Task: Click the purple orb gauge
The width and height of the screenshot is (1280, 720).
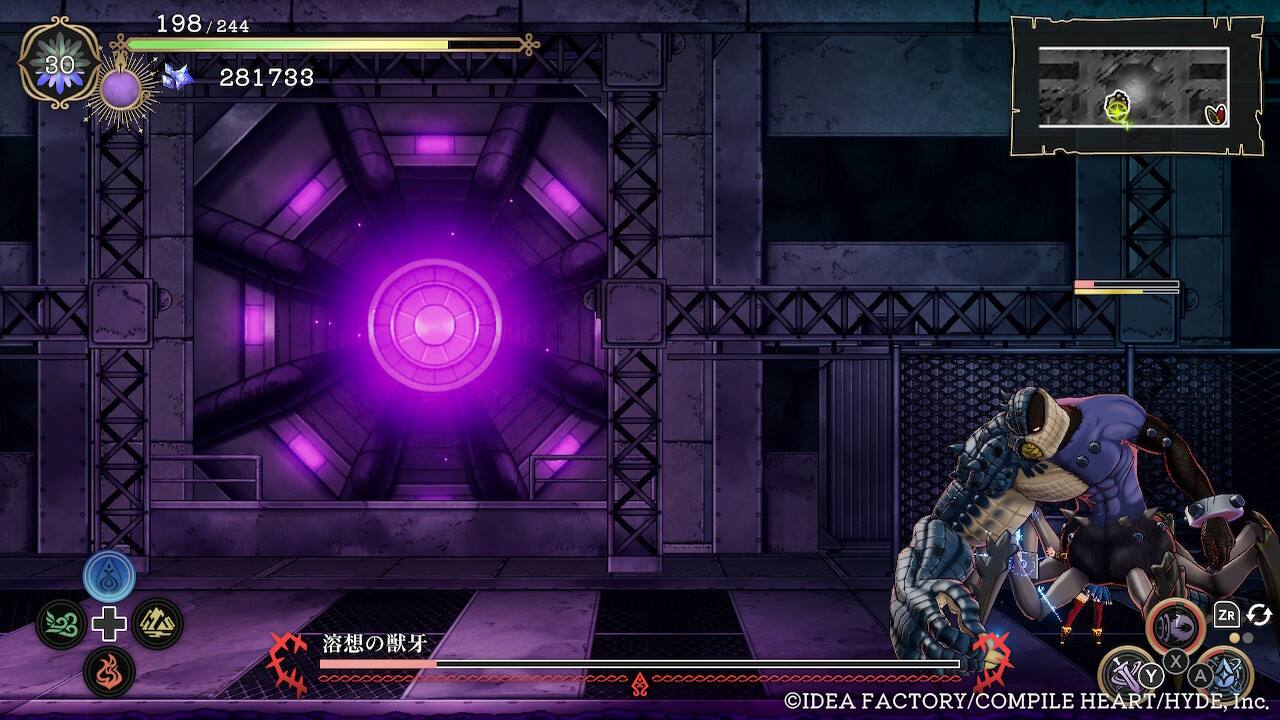Action: pos(122,90)
